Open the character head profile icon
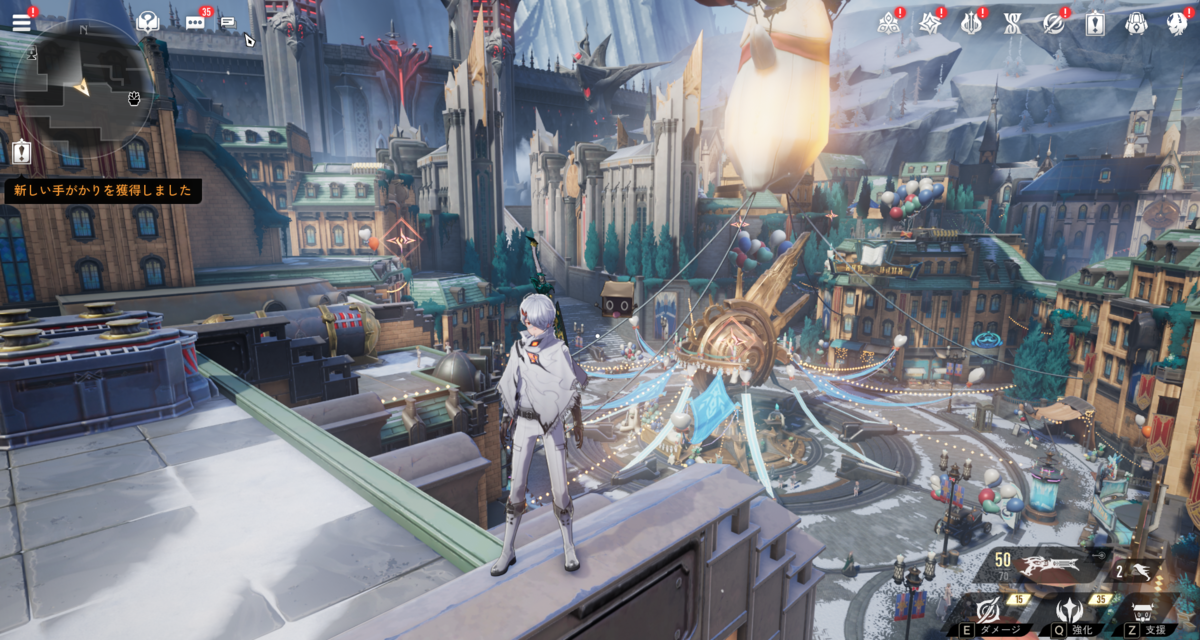 click(x=1176, y=23)
